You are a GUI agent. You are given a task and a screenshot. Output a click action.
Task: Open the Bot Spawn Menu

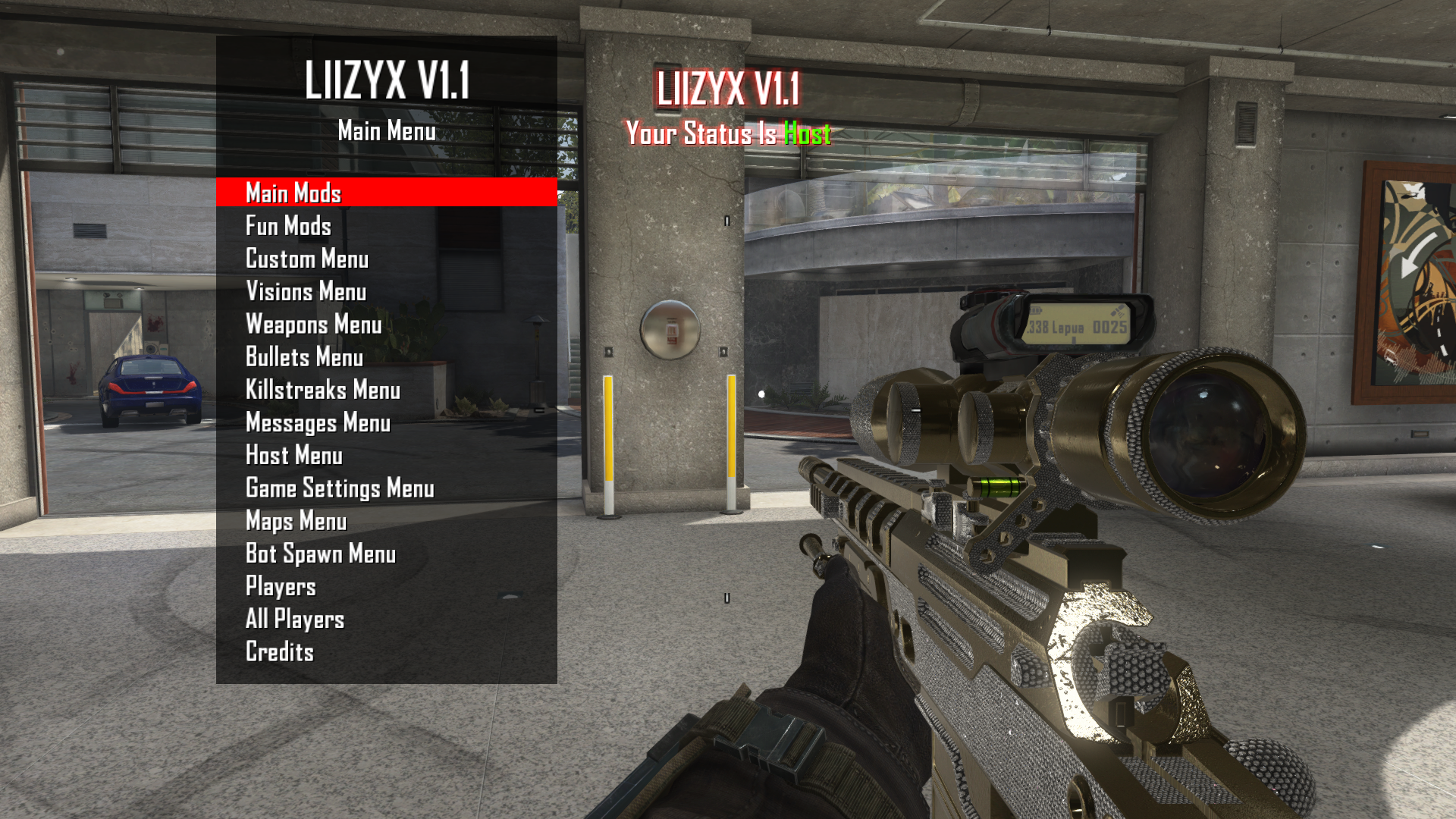[321, 554]
